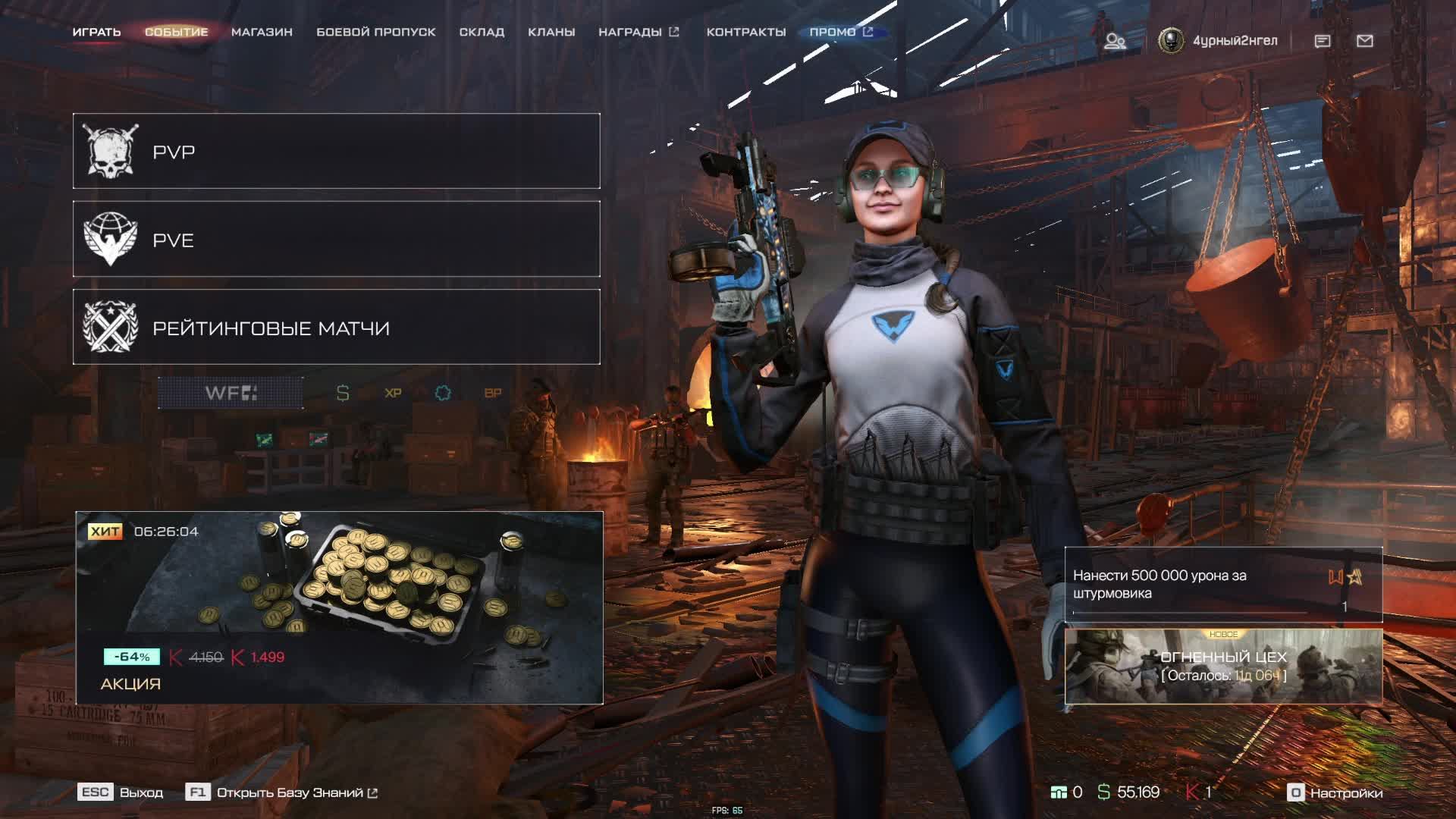Select РЕЙТИНГОВЫЕ МАТЧИ mode
This screenshot has height=819, width=1456.
point(336,327)
